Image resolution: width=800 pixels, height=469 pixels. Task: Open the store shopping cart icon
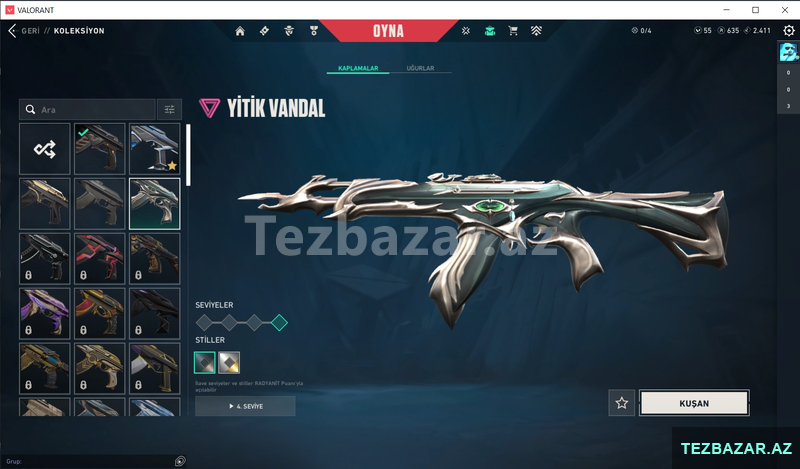(513, 31)
